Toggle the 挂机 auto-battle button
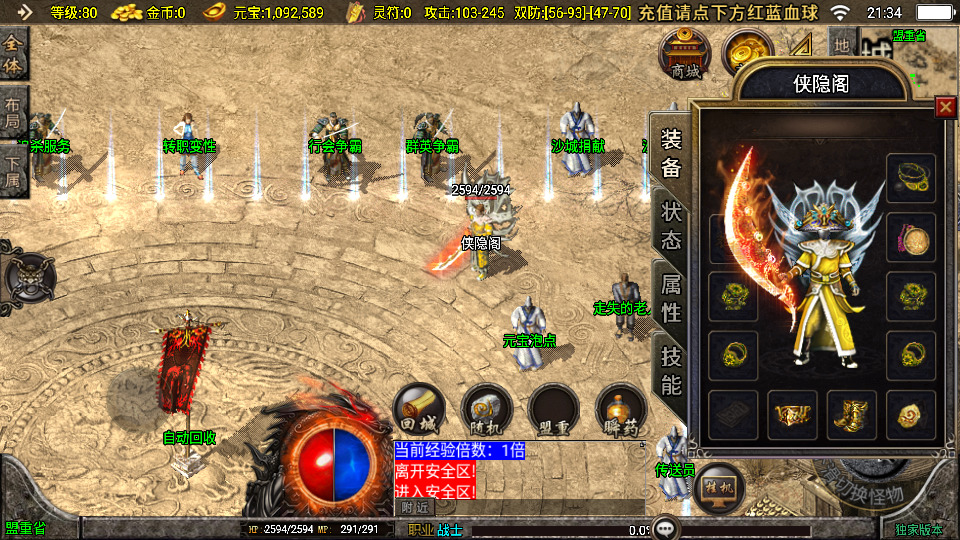The height and width of the screenshot is (540, 960). coord(718,487)
